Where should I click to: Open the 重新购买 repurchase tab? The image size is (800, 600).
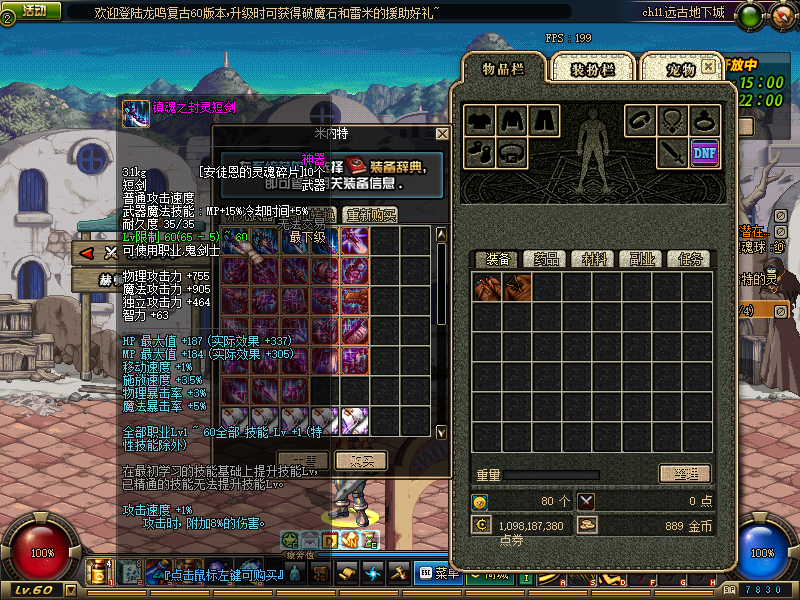point(371,215)
